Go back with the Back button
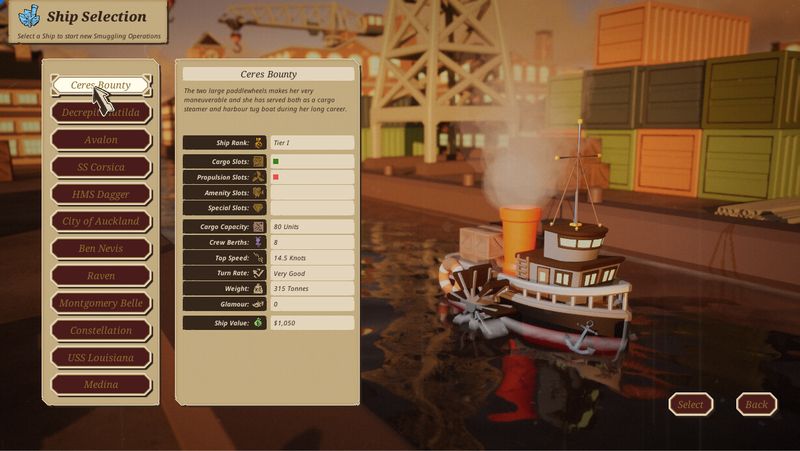800x451 pixels. [x=756, y=404]
